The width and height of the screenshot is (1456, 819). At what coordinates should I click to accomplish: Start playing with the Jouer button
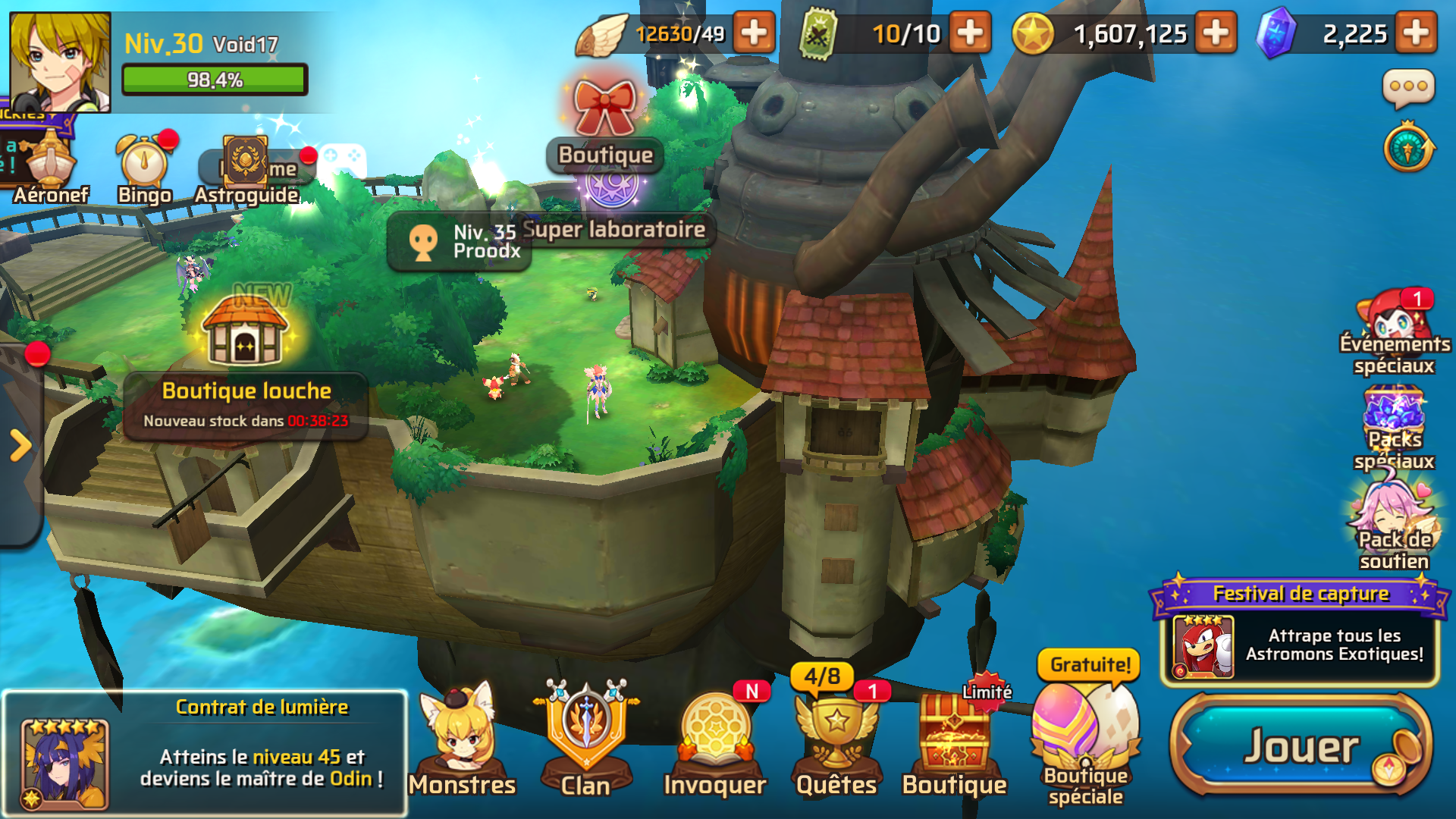coord(1301,746)
